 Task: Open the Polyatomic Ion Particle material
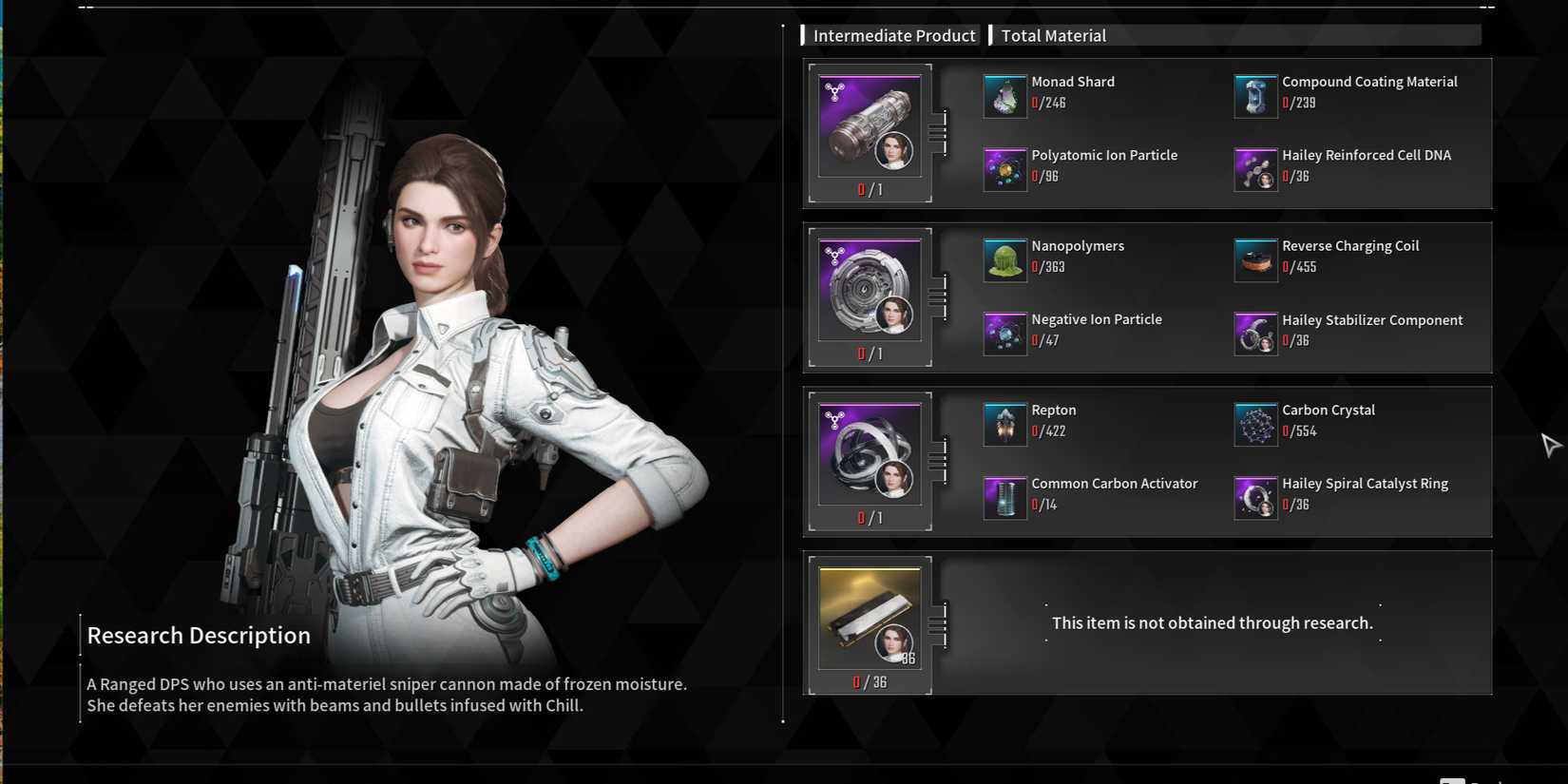[x=1004, y=169]
